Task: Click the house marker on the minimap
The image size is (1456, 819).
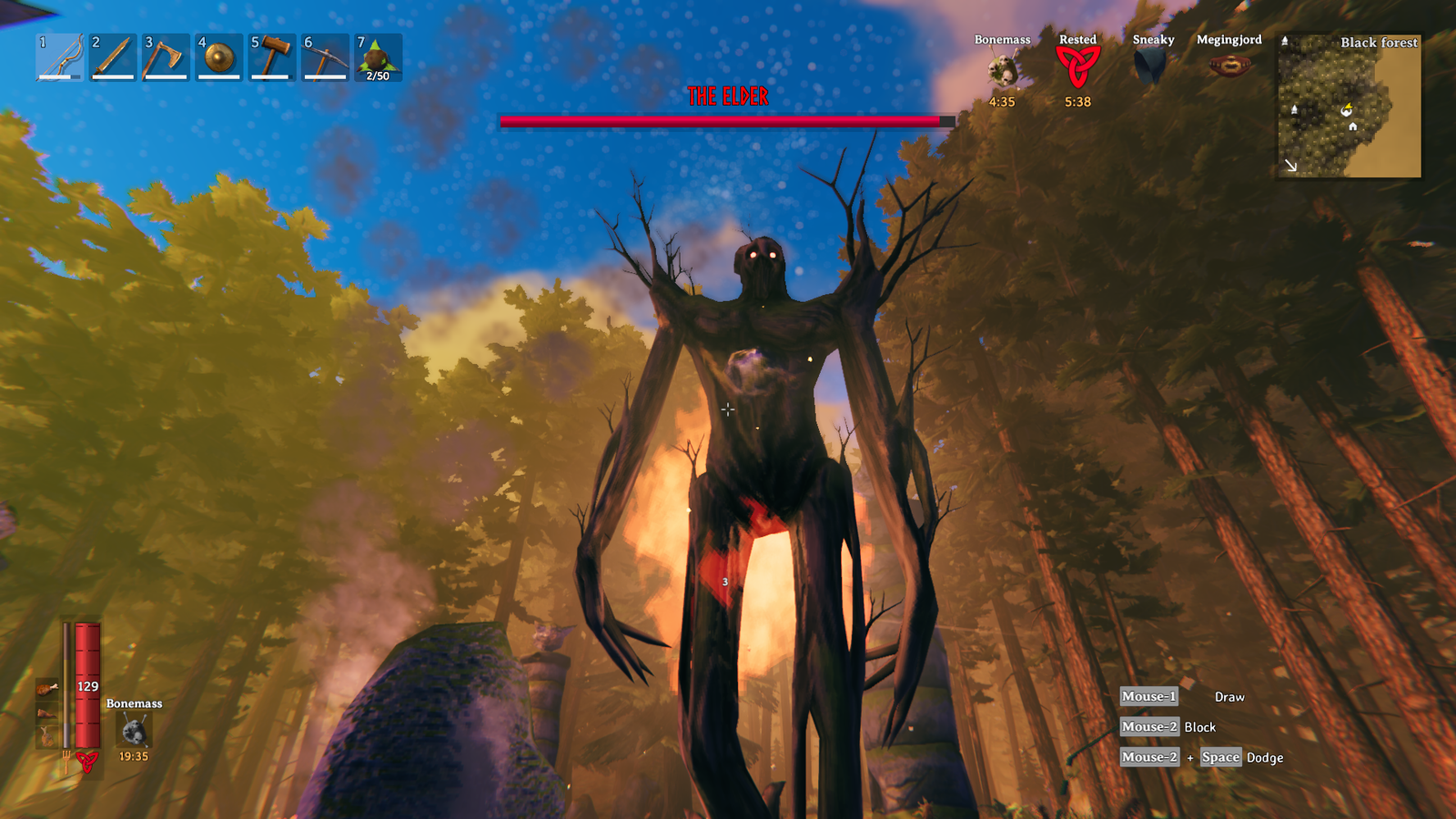Action: (x=1353, y=126)
